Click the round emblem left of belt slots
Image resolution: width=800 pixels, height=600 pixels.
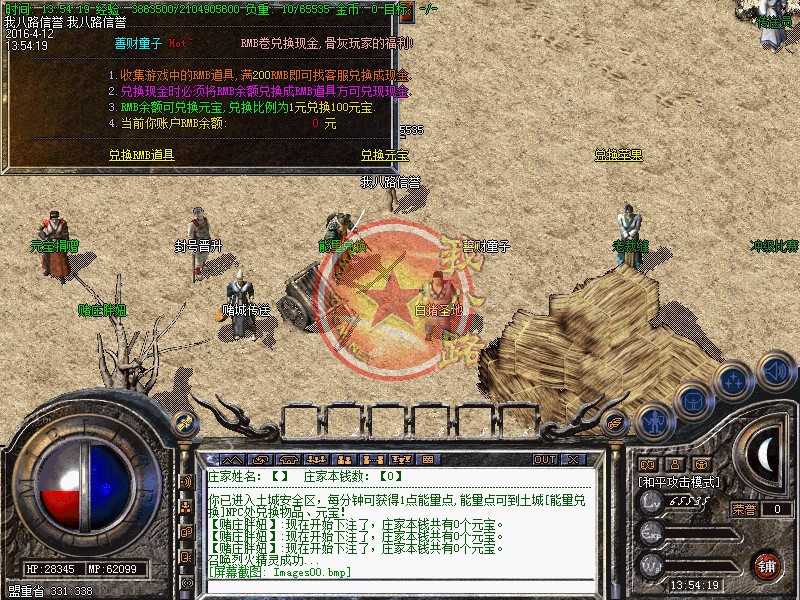tap(184, 422)
